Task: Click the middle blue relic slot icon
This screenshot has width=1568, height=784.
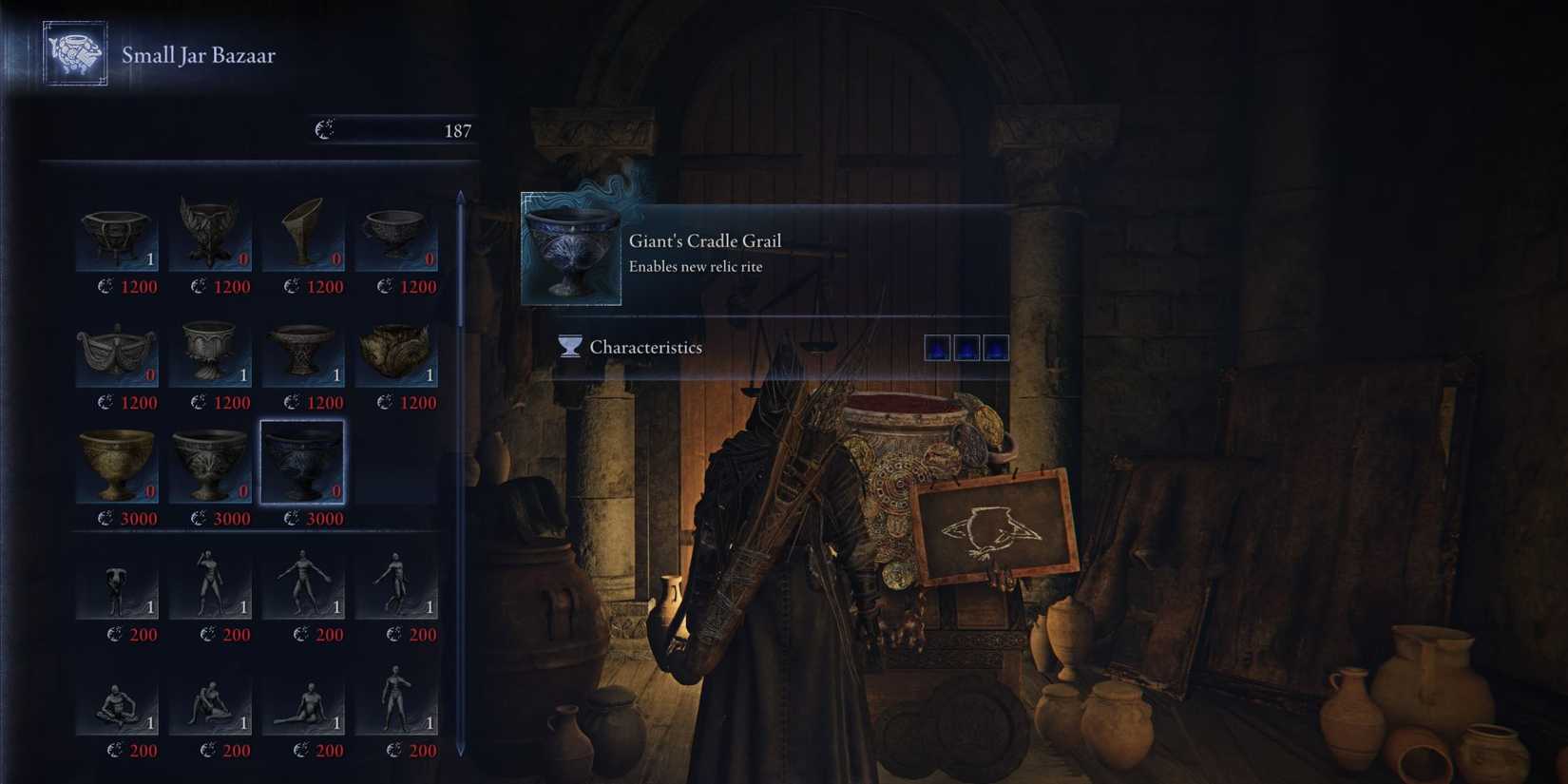Action: (965, 346)
